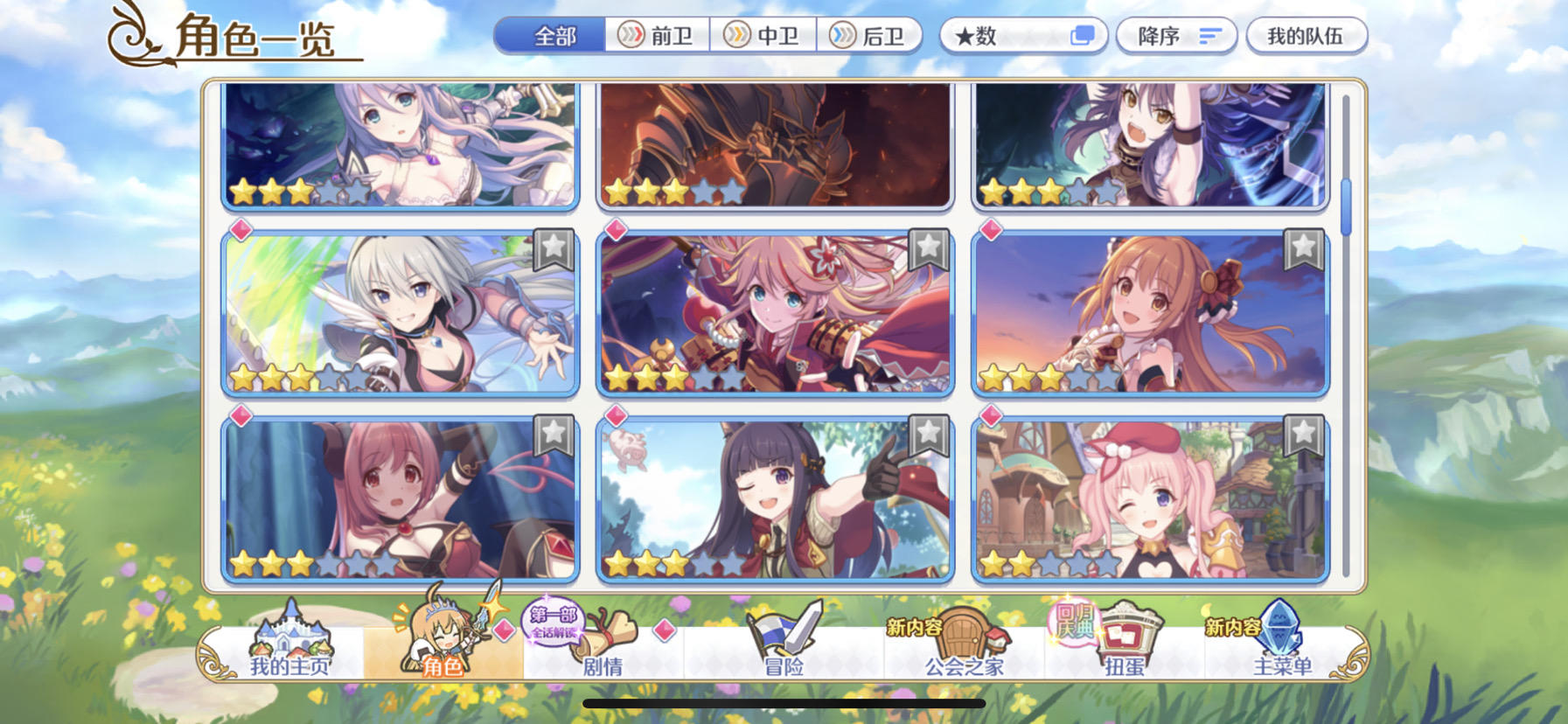Viewport: 1568px width, 724px height.
Task: Open 我的队伍 my team button
Action: [x=1307, y=36]
